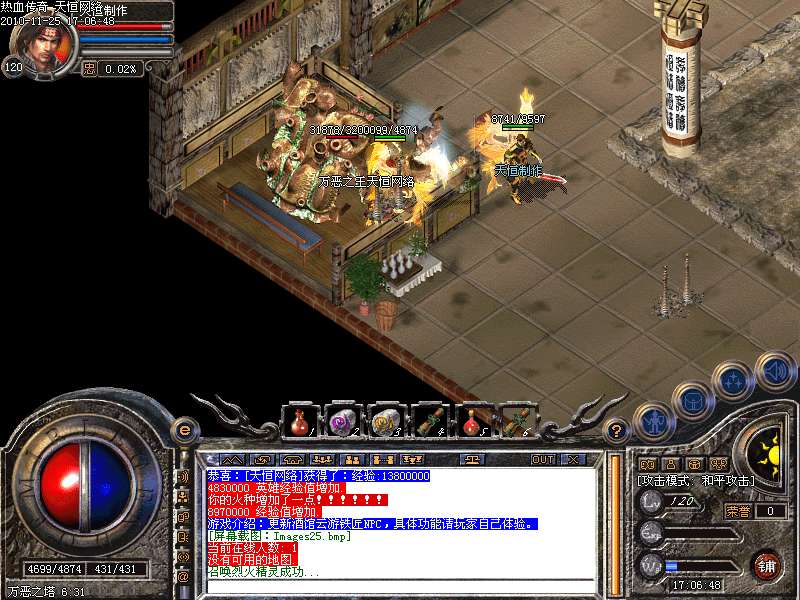Use the yellow scroll in belt slot 3
Image resolution: width=800 pixels, height=600 pixels.
point(386,422)
